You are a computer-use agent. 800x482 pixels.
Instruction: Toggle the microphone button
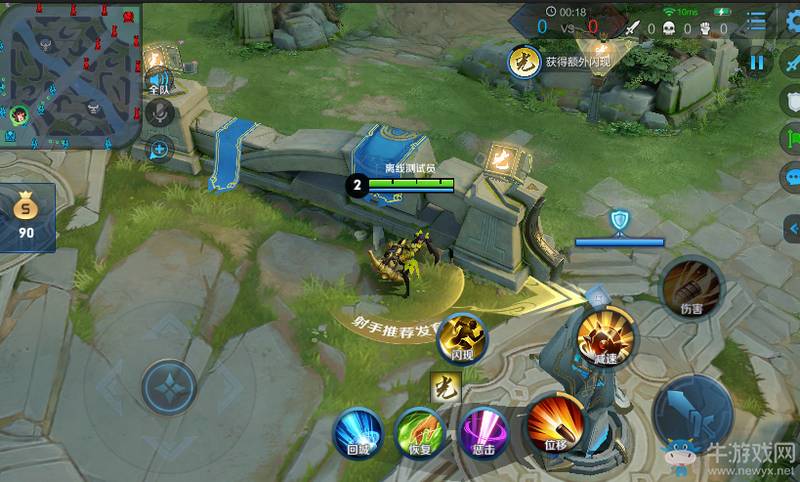tap(157, 113)
